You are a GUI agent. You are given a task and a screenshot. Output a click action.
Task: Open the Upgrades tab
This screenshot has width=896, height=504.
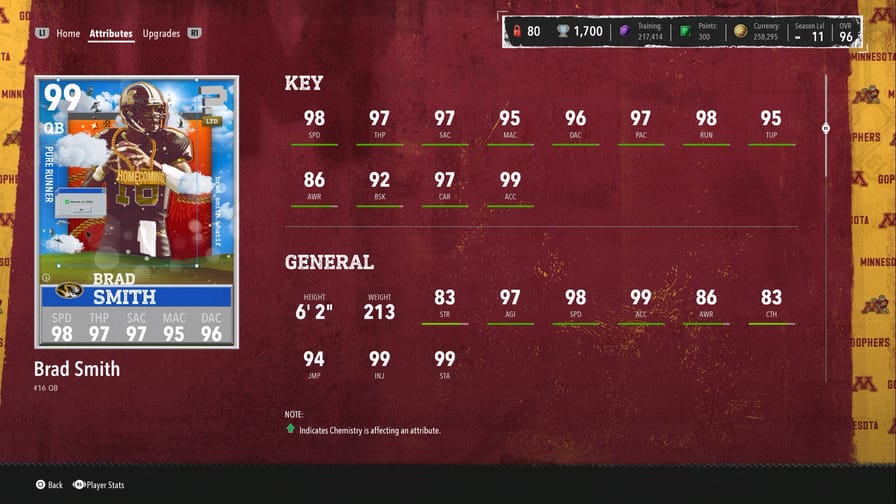click(x=161, y=33)
